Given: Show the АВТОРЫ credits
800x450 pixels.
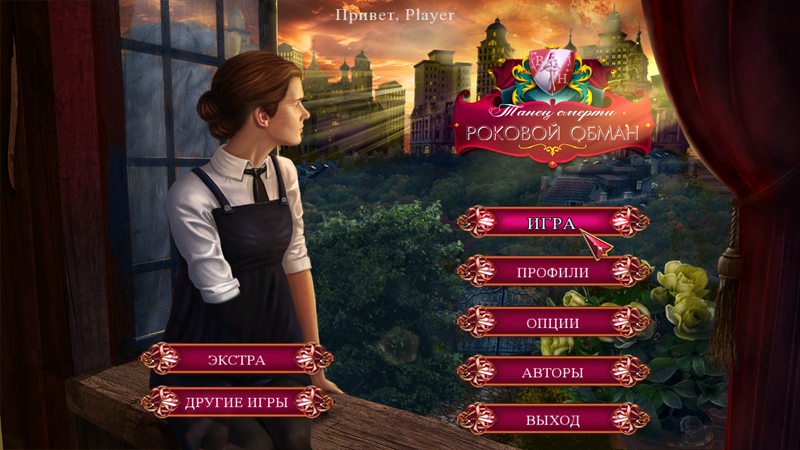Looking at the screenshot, I should (x=552, y=373).
